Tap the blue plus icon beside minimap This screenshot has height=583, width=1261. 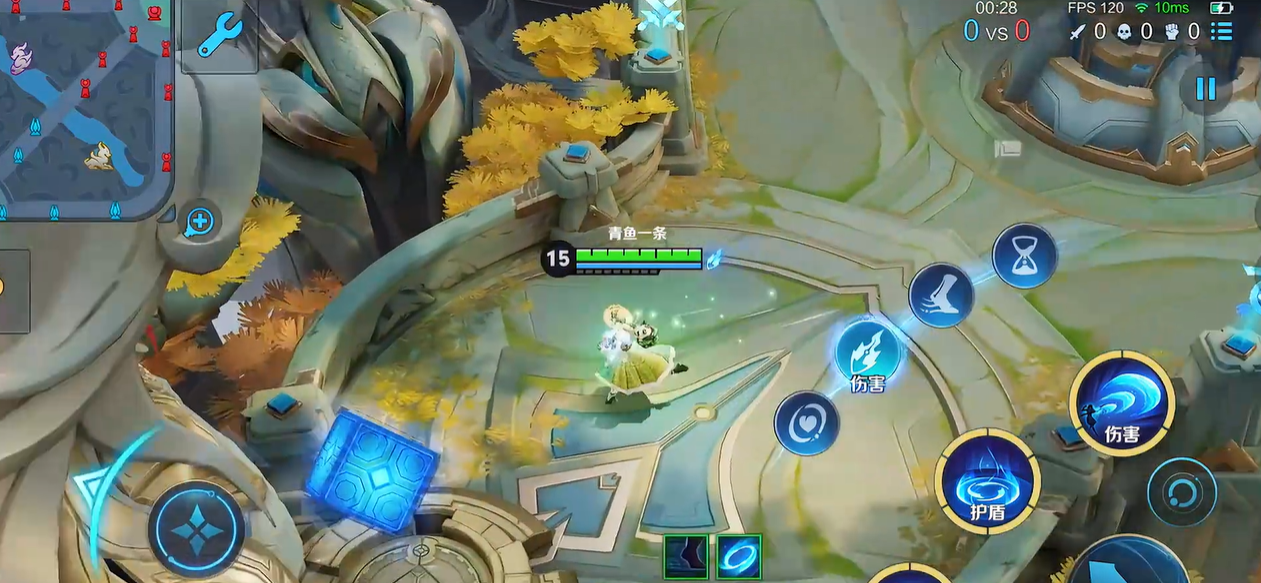tap(200, 221)
